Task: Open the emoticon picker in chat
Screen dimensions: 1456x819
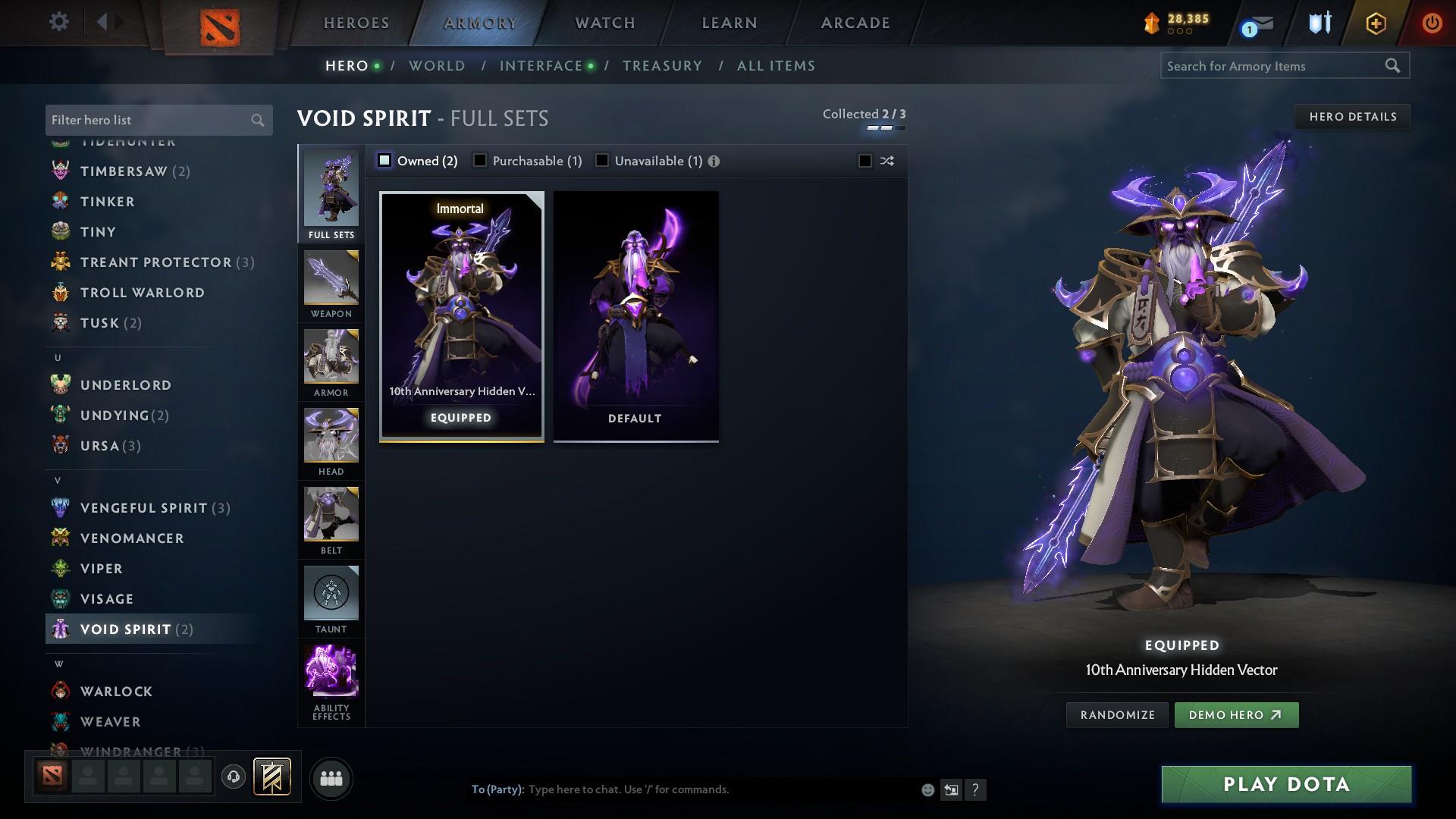Action: (x=927, y=789)
